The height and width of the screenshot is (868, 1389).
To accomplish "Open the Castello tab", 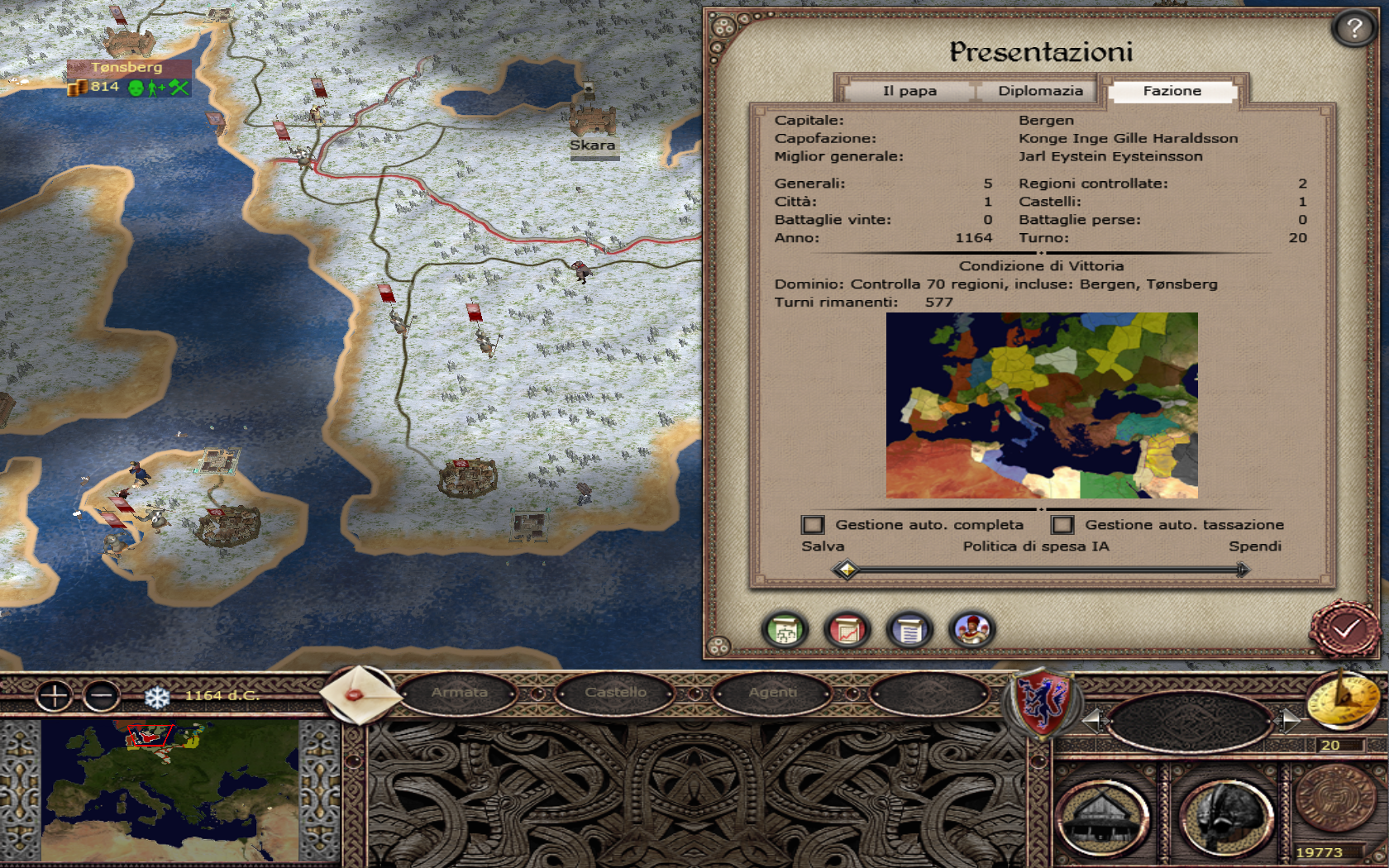I will [x=616, y=693].
